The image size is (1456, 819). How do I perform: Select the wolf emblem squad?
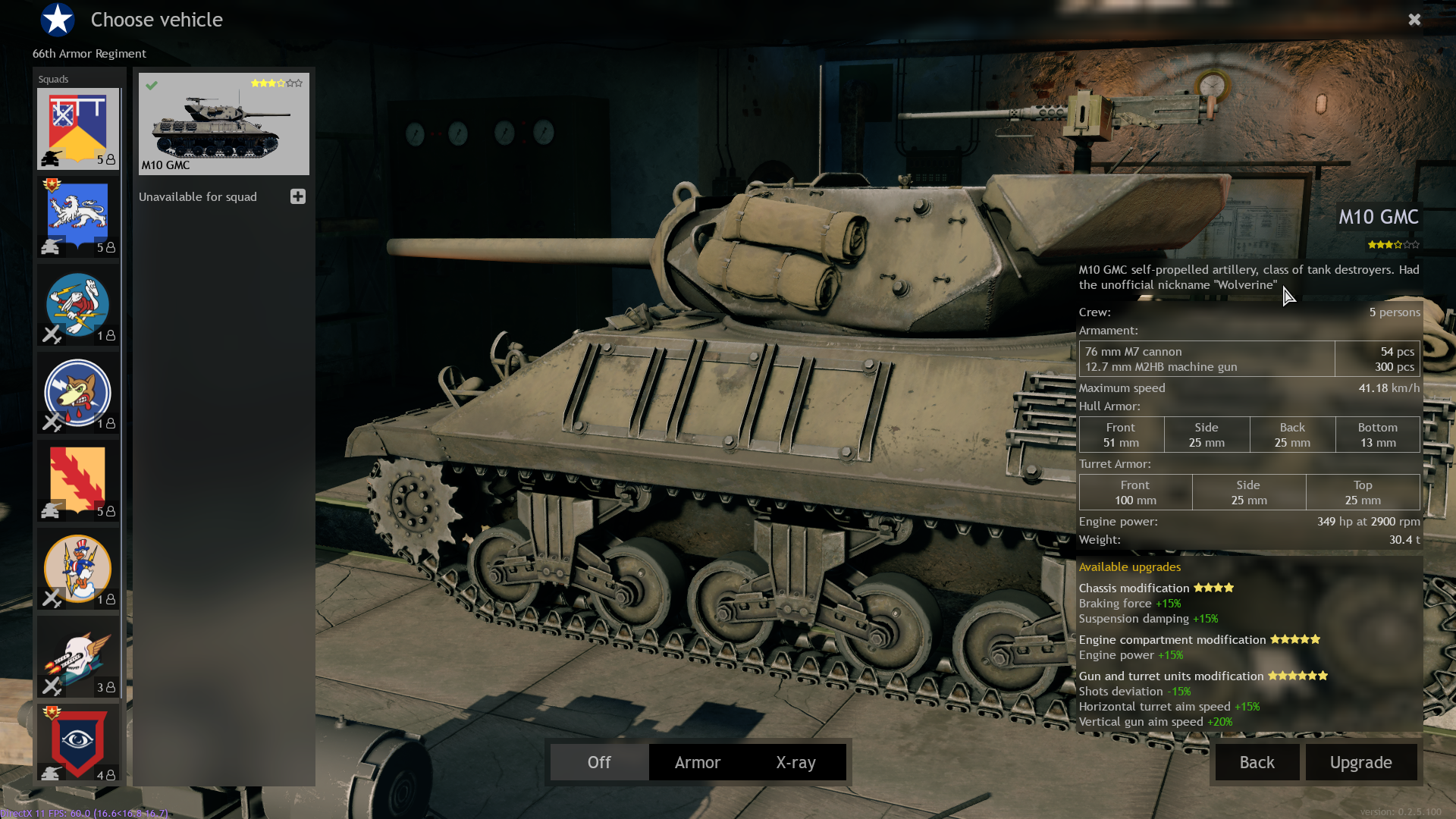pyautogui.click(x=78, y=393)
